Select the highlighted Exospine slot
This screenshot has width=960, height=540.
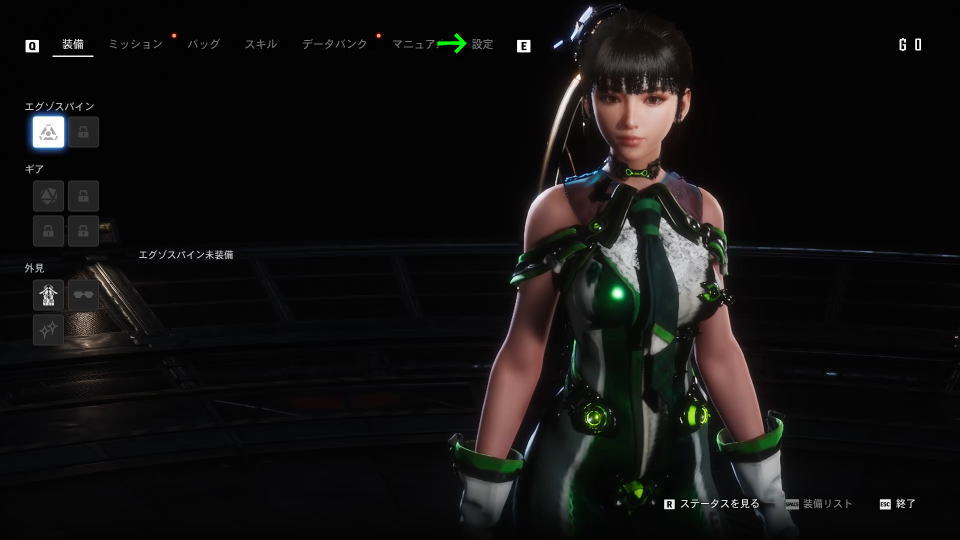tap(48, 132)
